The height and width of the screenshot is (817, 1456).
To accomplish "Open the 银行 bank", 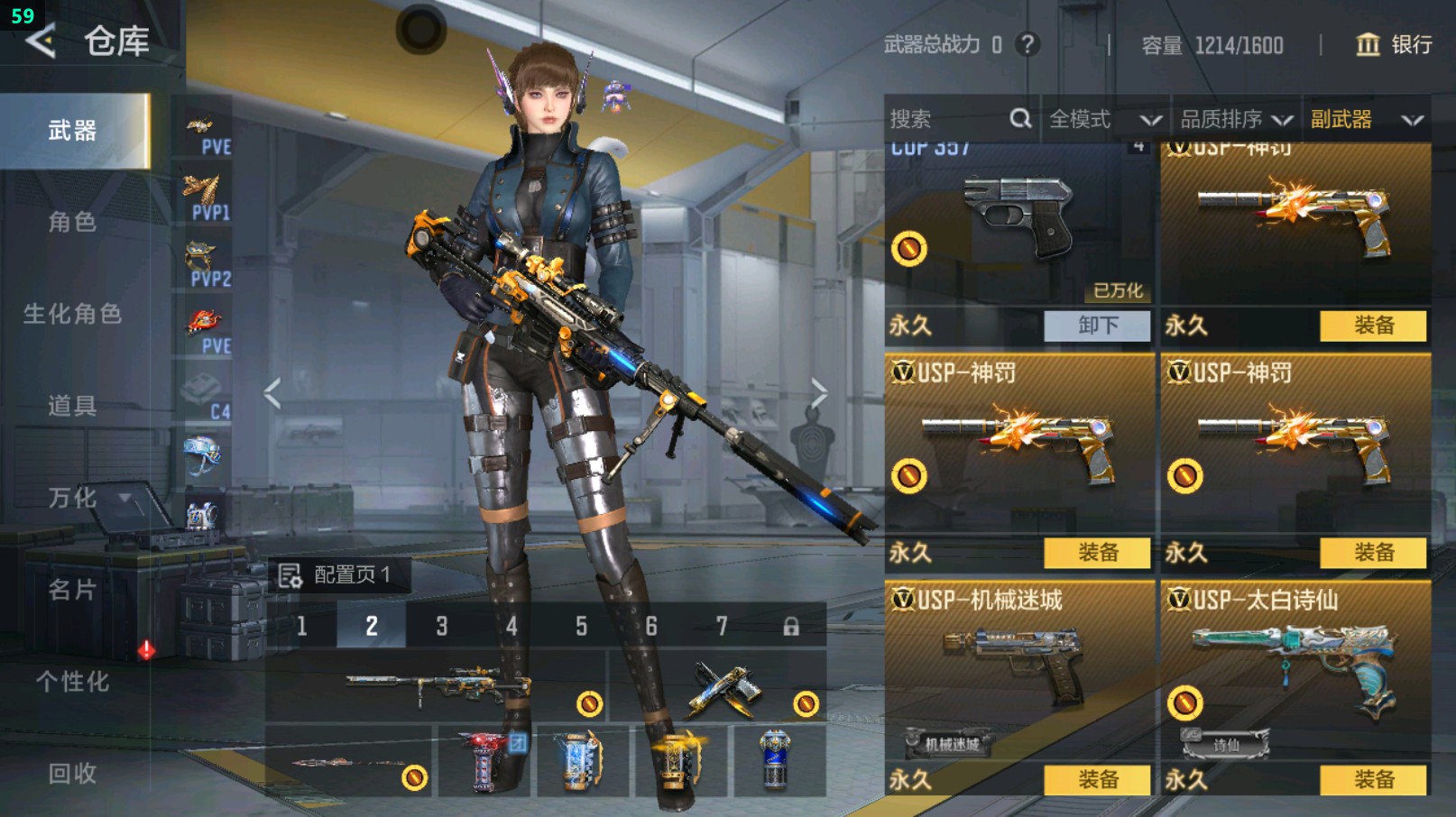I will (1394, 44).
